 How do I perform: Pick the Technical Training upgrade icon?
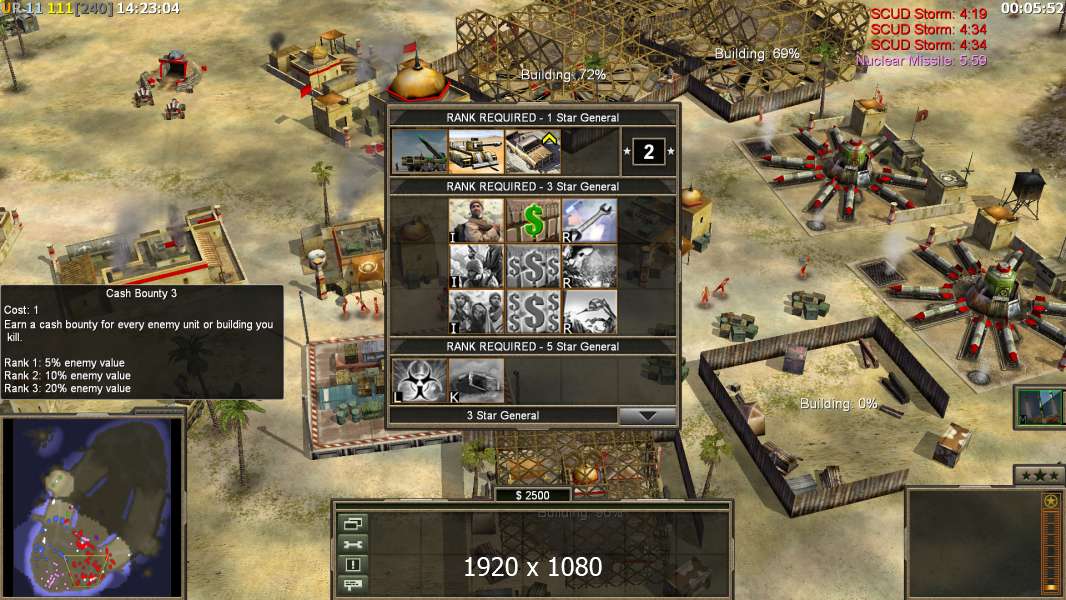click(x=532, y=152)
